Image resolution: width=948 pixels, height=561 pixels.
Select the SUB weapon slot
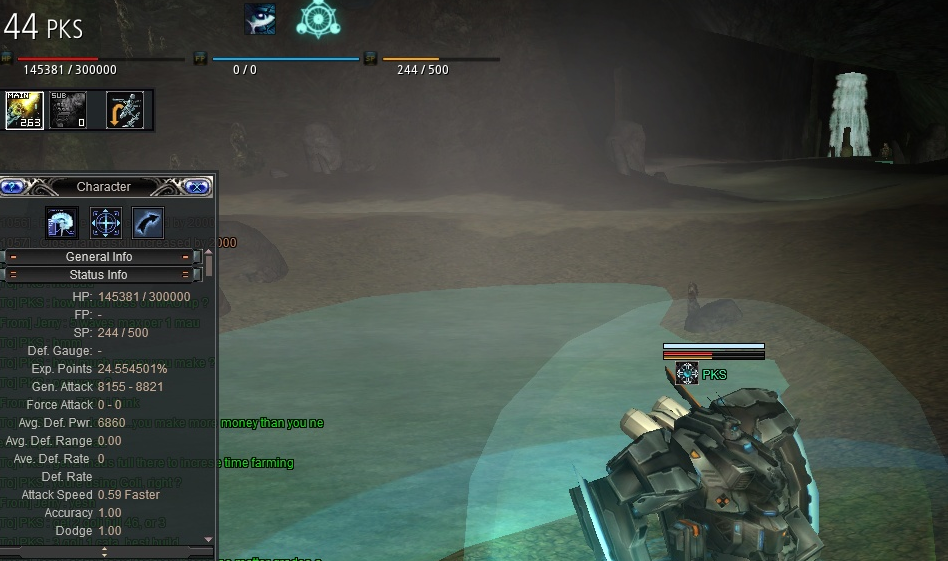(68, 110)
